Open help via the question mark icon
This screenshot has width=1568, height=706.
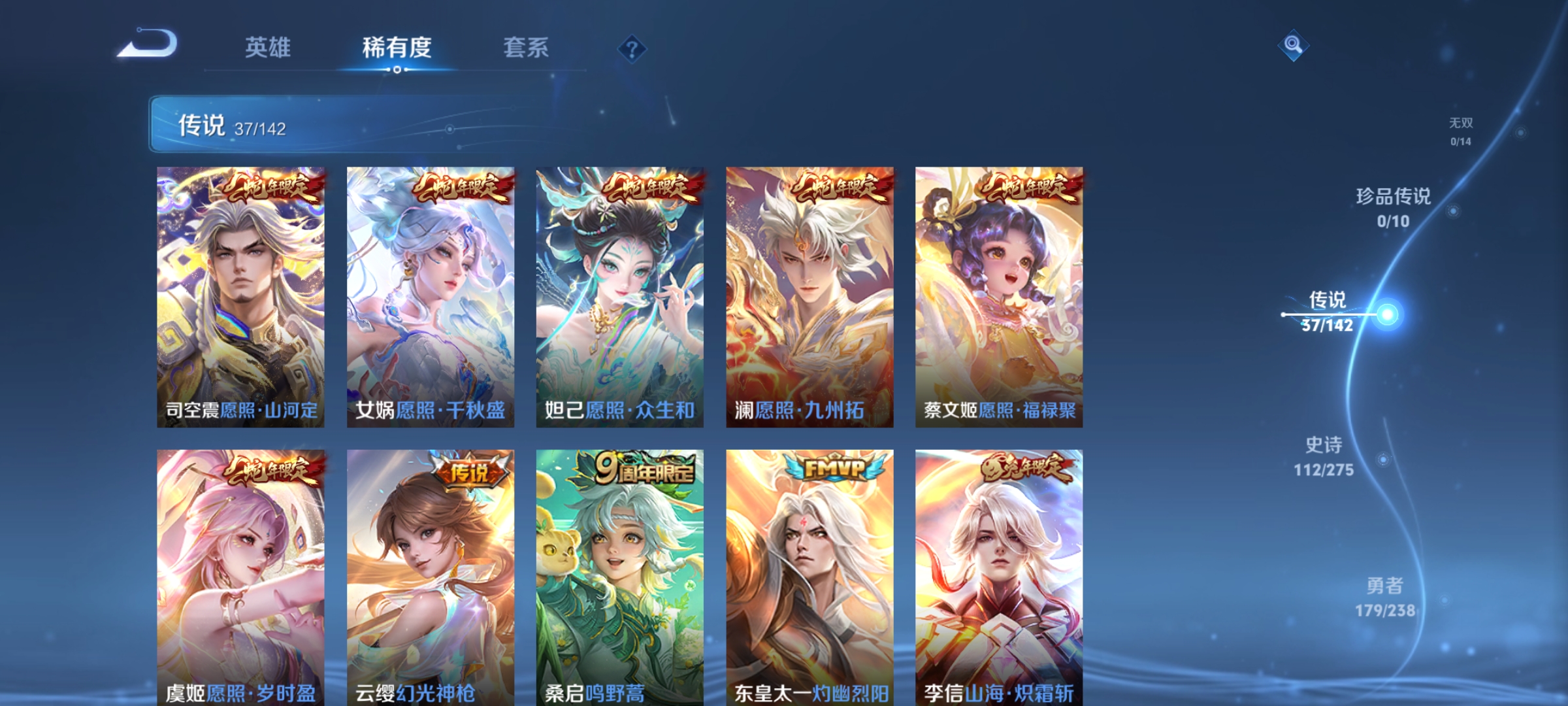pos(629,48)
